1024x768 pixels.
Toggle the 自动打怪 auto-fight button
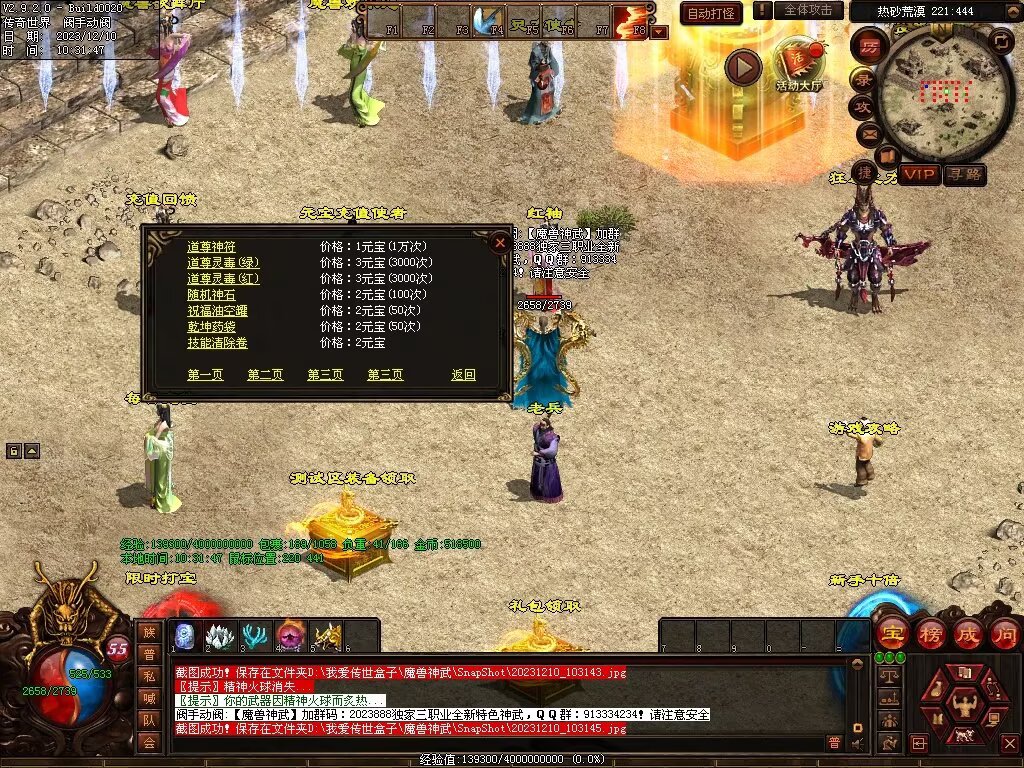click(x=711, y=13)
